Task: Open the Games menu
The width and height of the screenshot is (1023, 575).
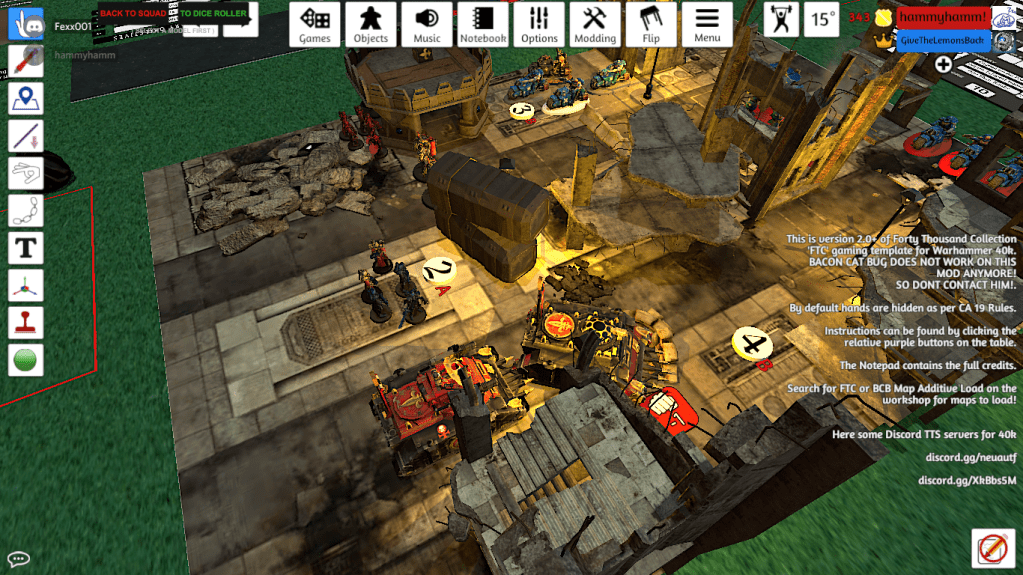Action: coord(315,24)
